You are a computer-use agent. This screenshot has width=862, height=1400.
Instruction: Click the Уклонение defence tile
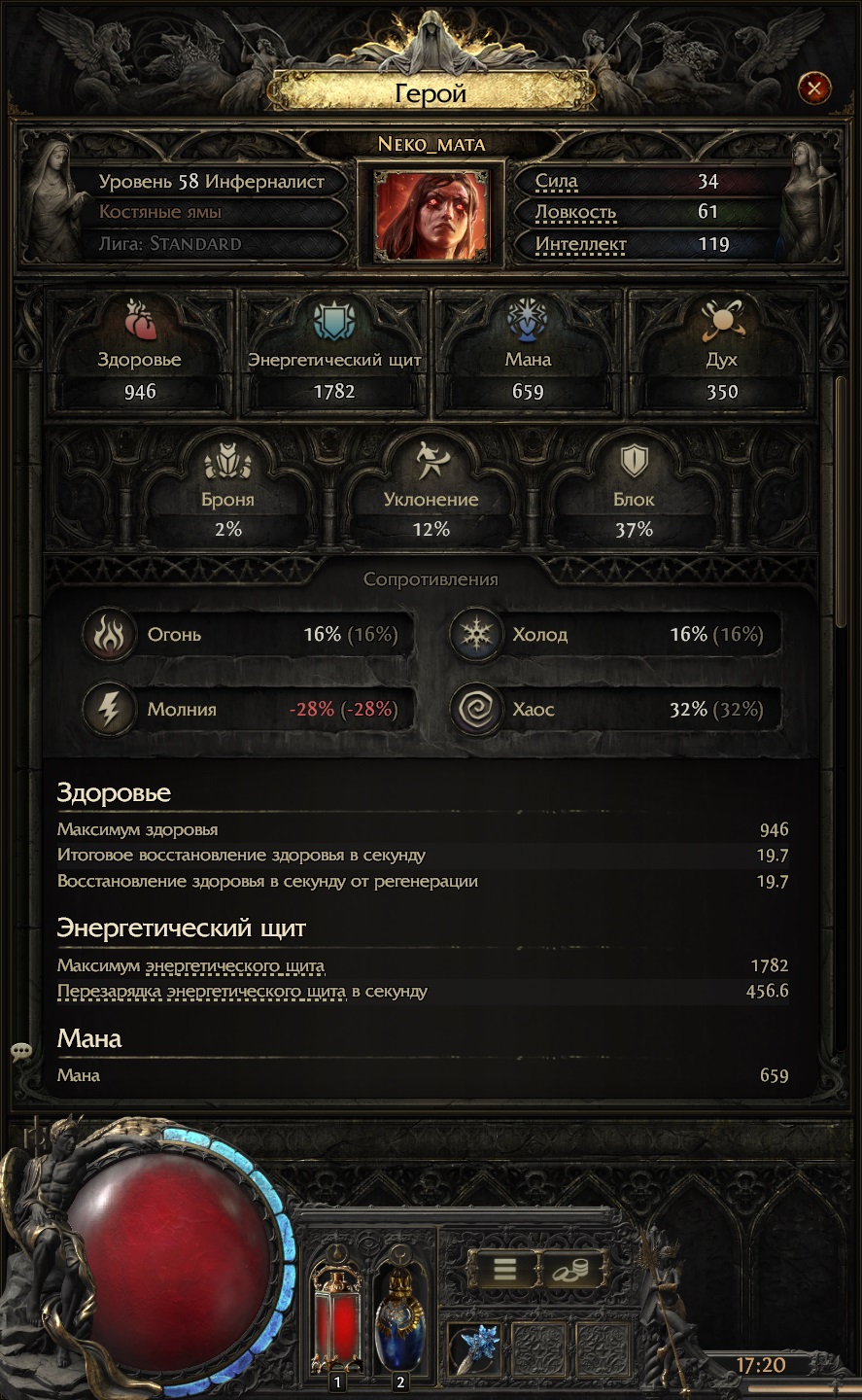click(431, 494)
